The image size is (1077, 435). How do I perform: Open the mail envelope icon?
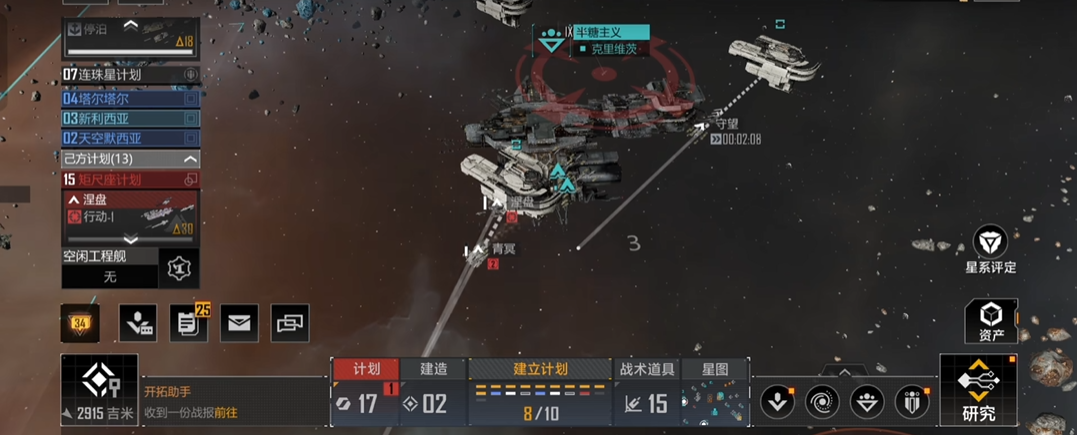point(239,323)
